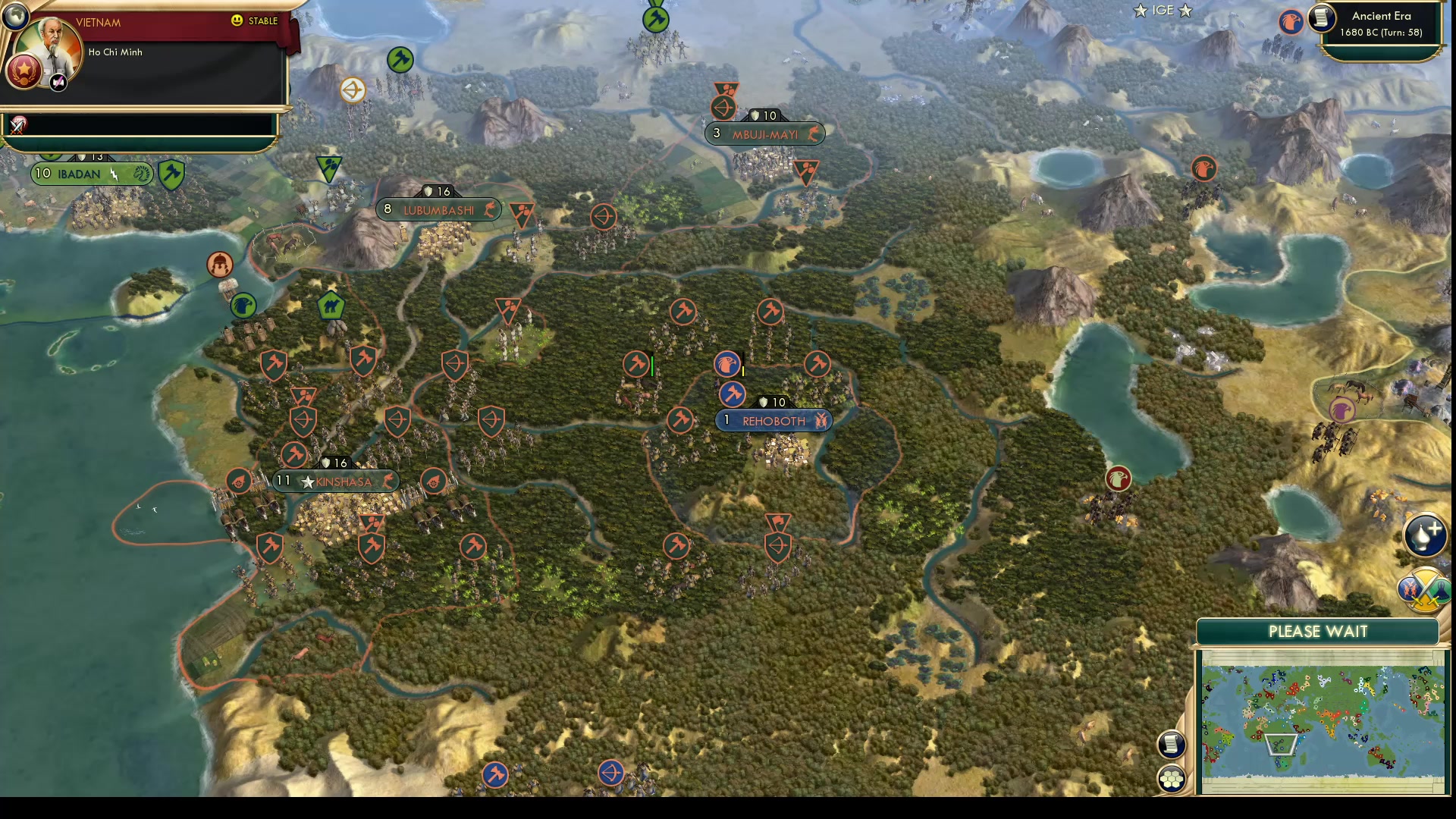Select the Rehoboth city banner

[773, 420]
